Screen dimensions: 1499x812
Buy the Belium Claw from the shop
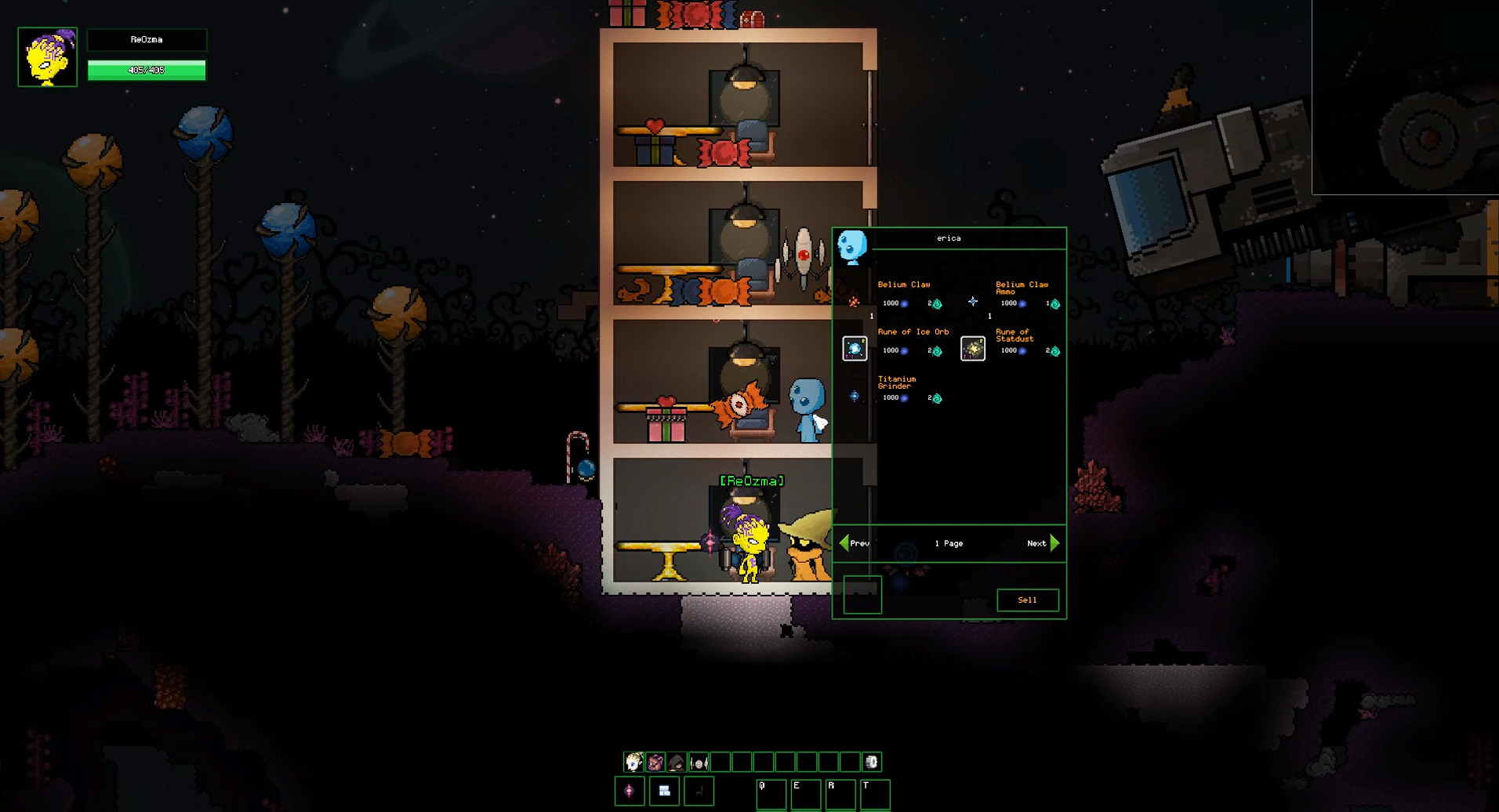[855, 301]
